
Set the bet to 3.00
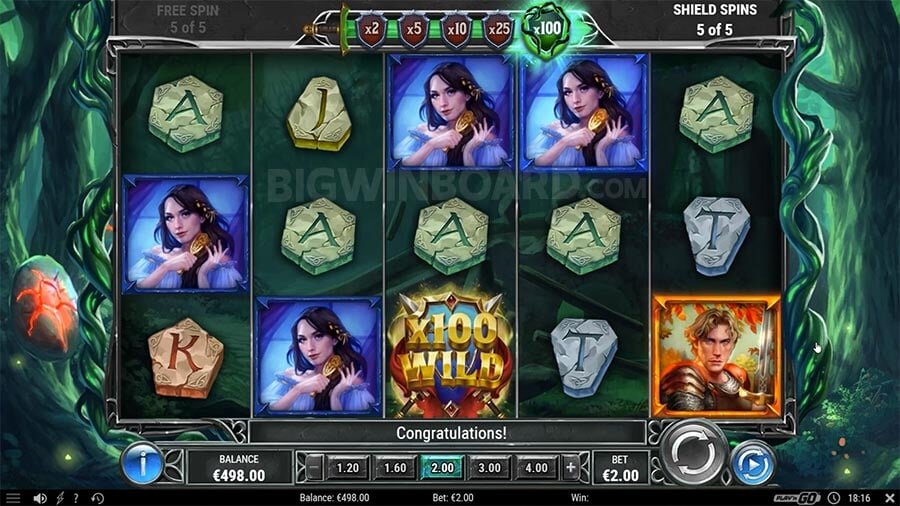coord(489,466)
